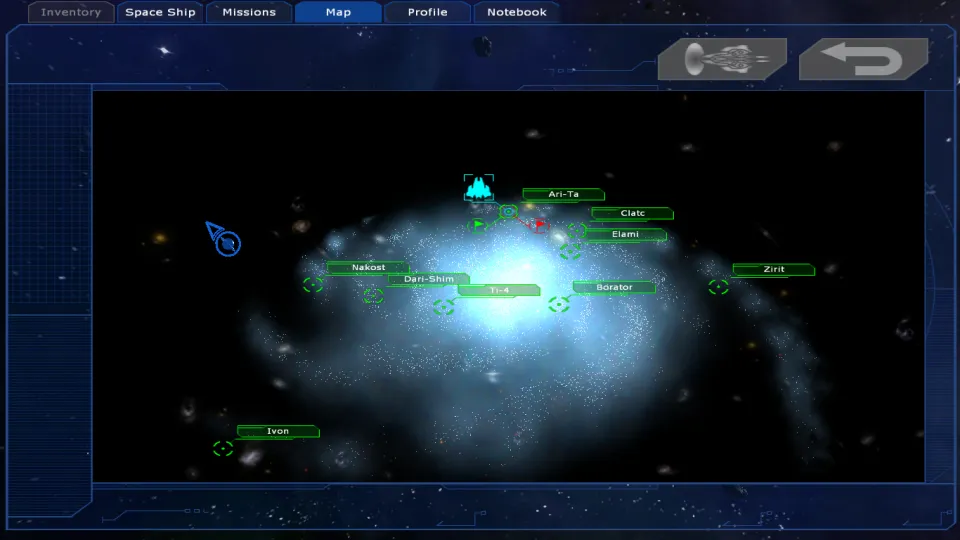Image resolution: width=960 pixels, height=540 pixels.
Task: Pick the Nakost system label
Action: click(x=368, y=268)
